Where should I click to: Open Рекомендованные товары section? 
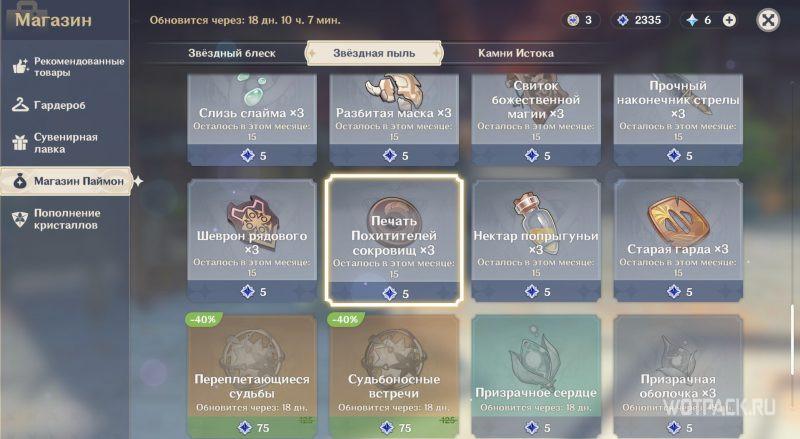coord(66,65)
